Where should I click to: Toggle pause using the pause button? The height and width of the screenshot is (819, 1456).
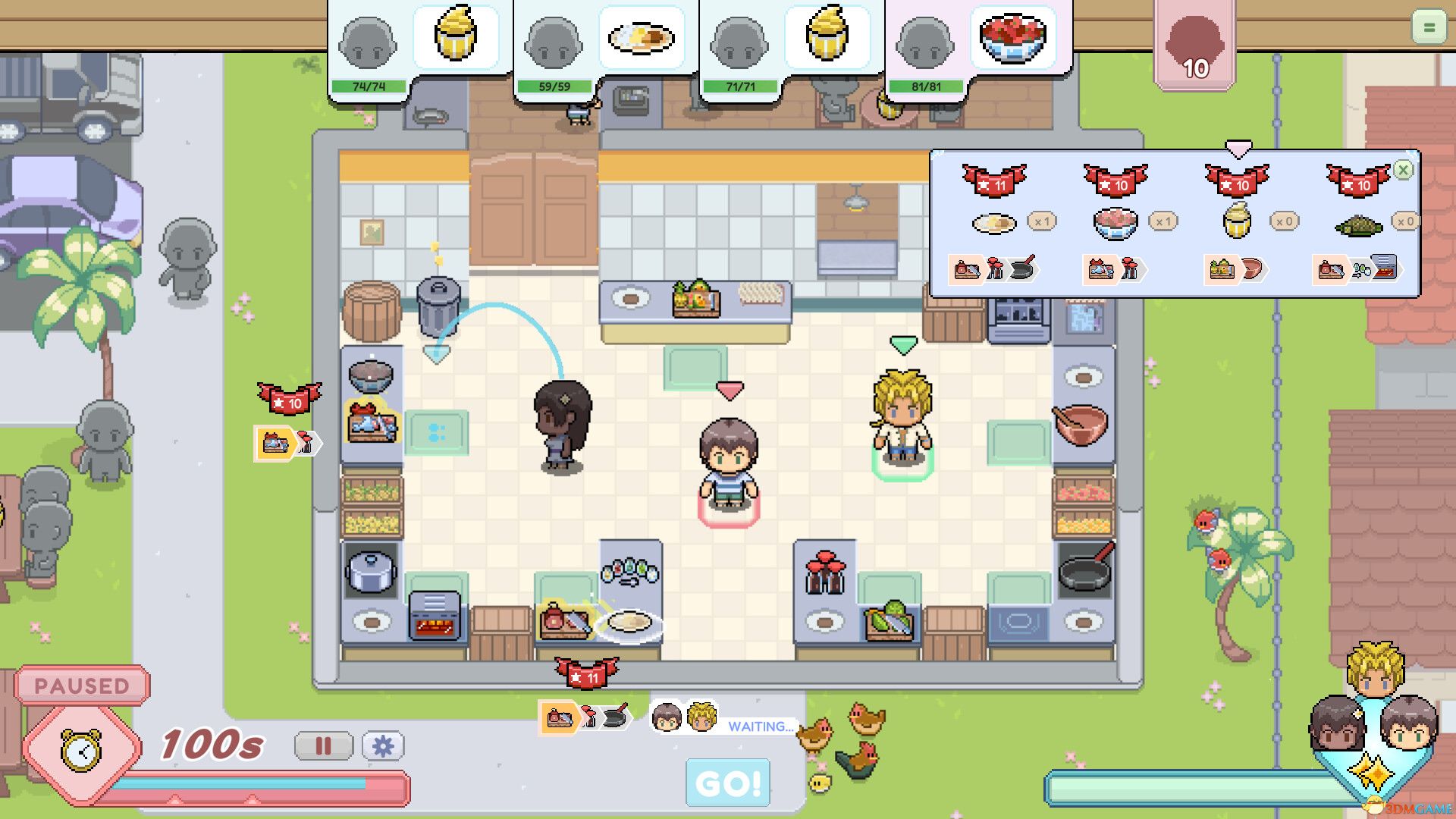tap(325, 747)
